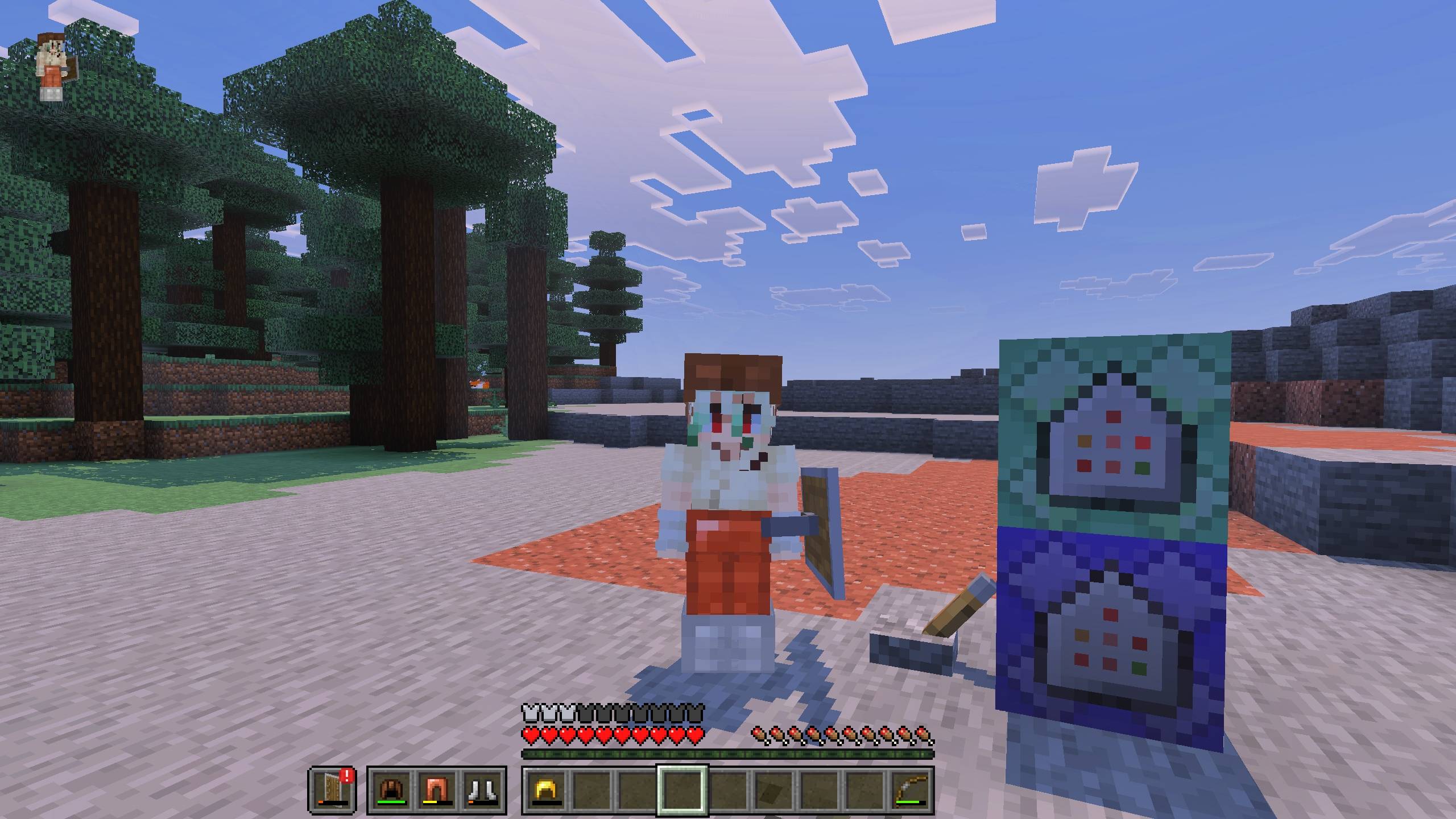This screenshot has height=819, width=1456.
Task: Click the leftmost heart in the health bar
Action: tap(530, 734)
